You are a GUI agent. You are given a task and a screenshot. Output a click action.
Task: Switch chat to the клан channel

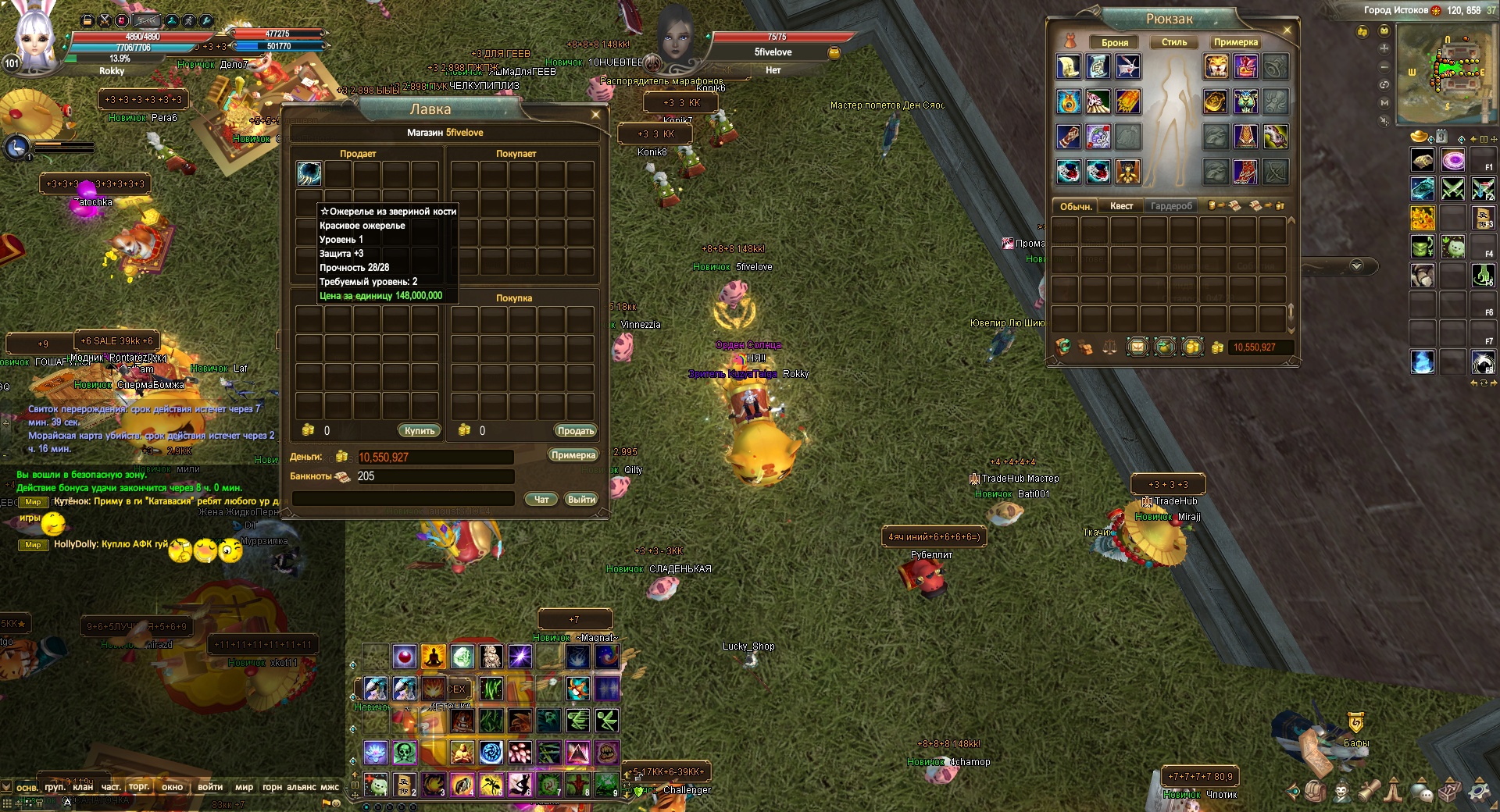[x=83, y=787]
